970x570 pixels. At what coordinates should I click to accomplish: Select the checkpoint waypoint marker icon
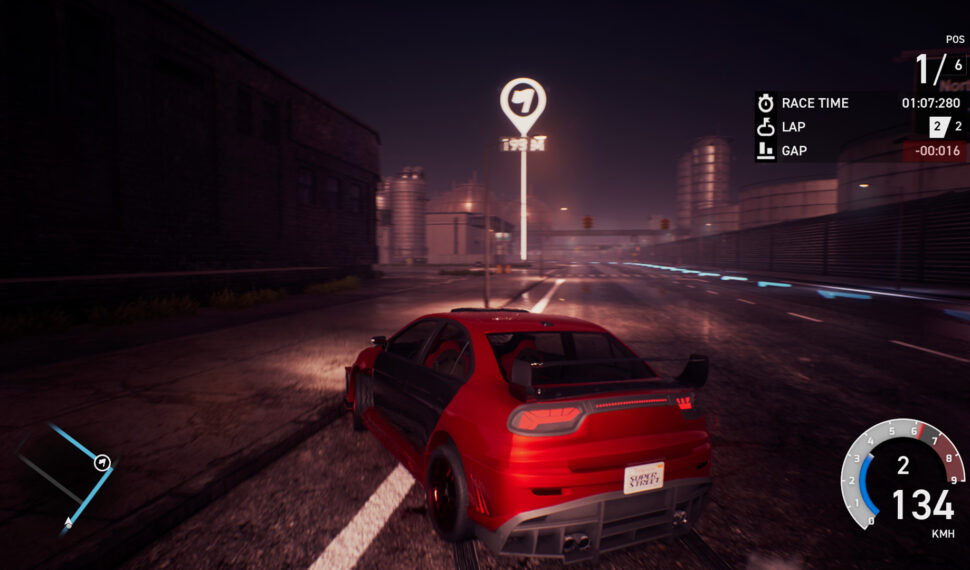[x=523, y=102]
